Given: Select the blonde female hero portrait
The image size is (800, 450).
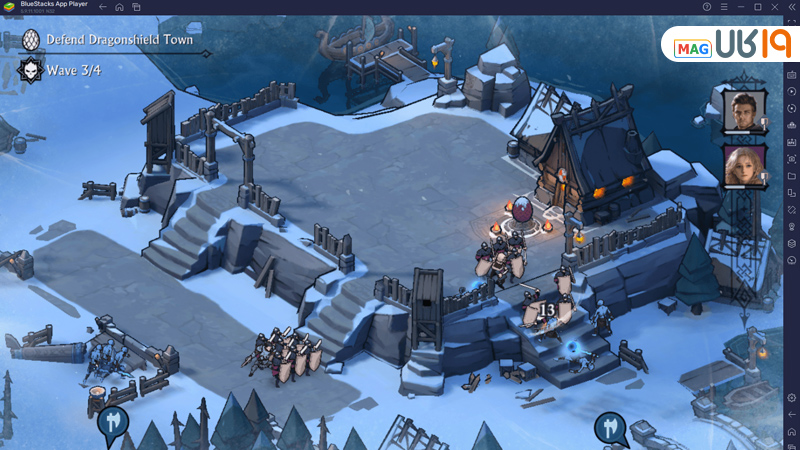Looking at the screenshot, I should coord(743,165).
